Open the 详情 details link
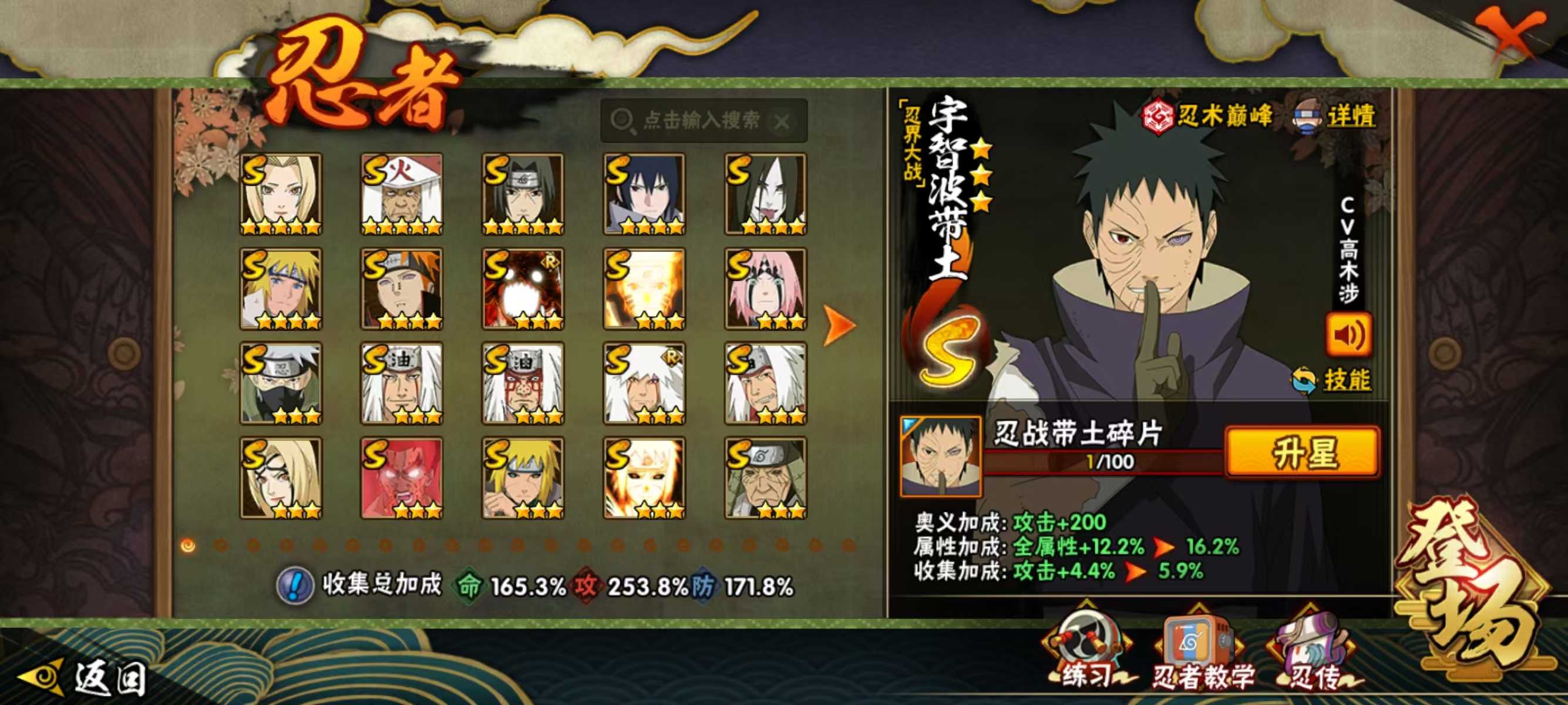 (1350, 116)
